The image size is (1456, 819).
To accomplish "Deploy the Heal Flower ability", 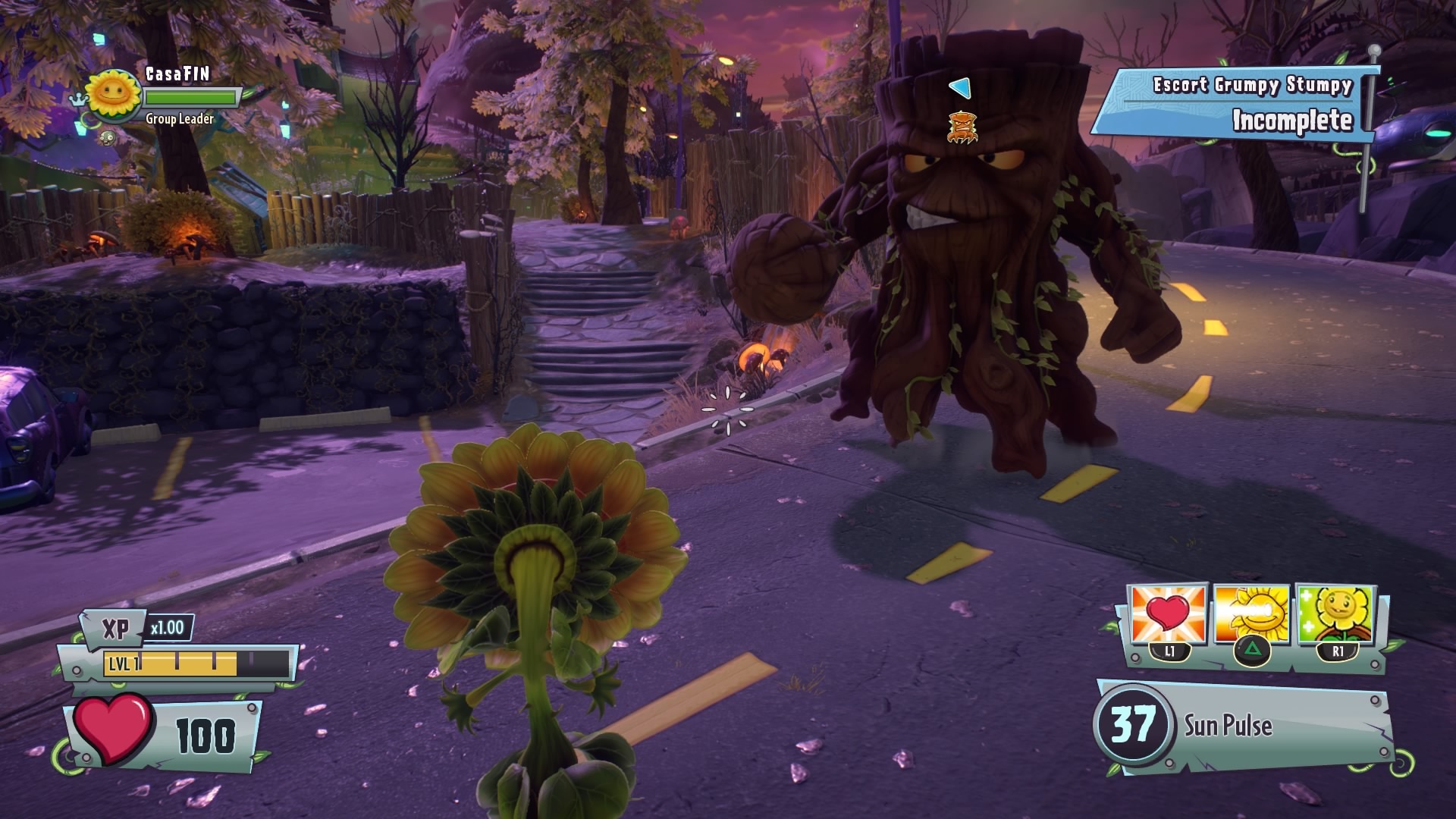I will (1335, 615).
